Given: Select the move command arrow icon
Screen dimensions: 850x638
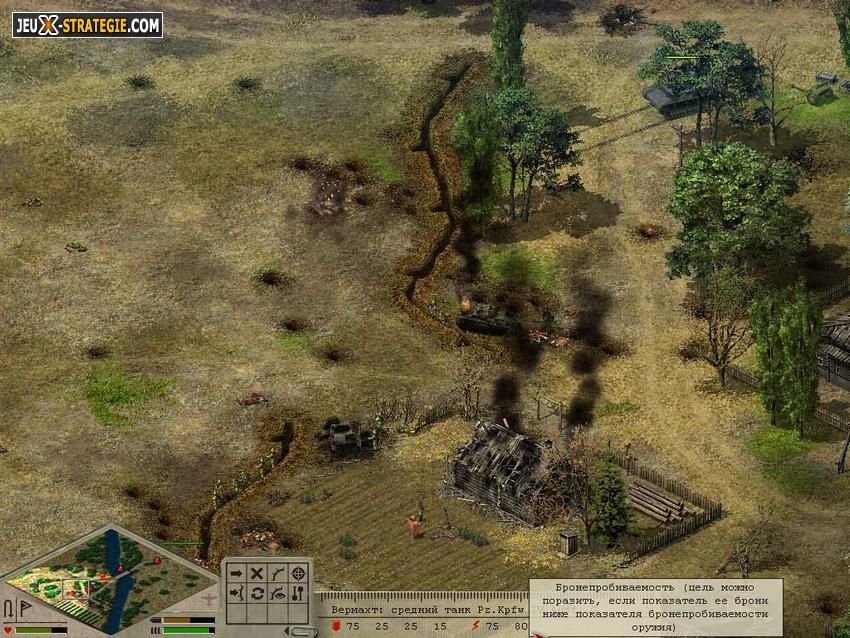Looking at the screenshot, I should click(236, 574).
